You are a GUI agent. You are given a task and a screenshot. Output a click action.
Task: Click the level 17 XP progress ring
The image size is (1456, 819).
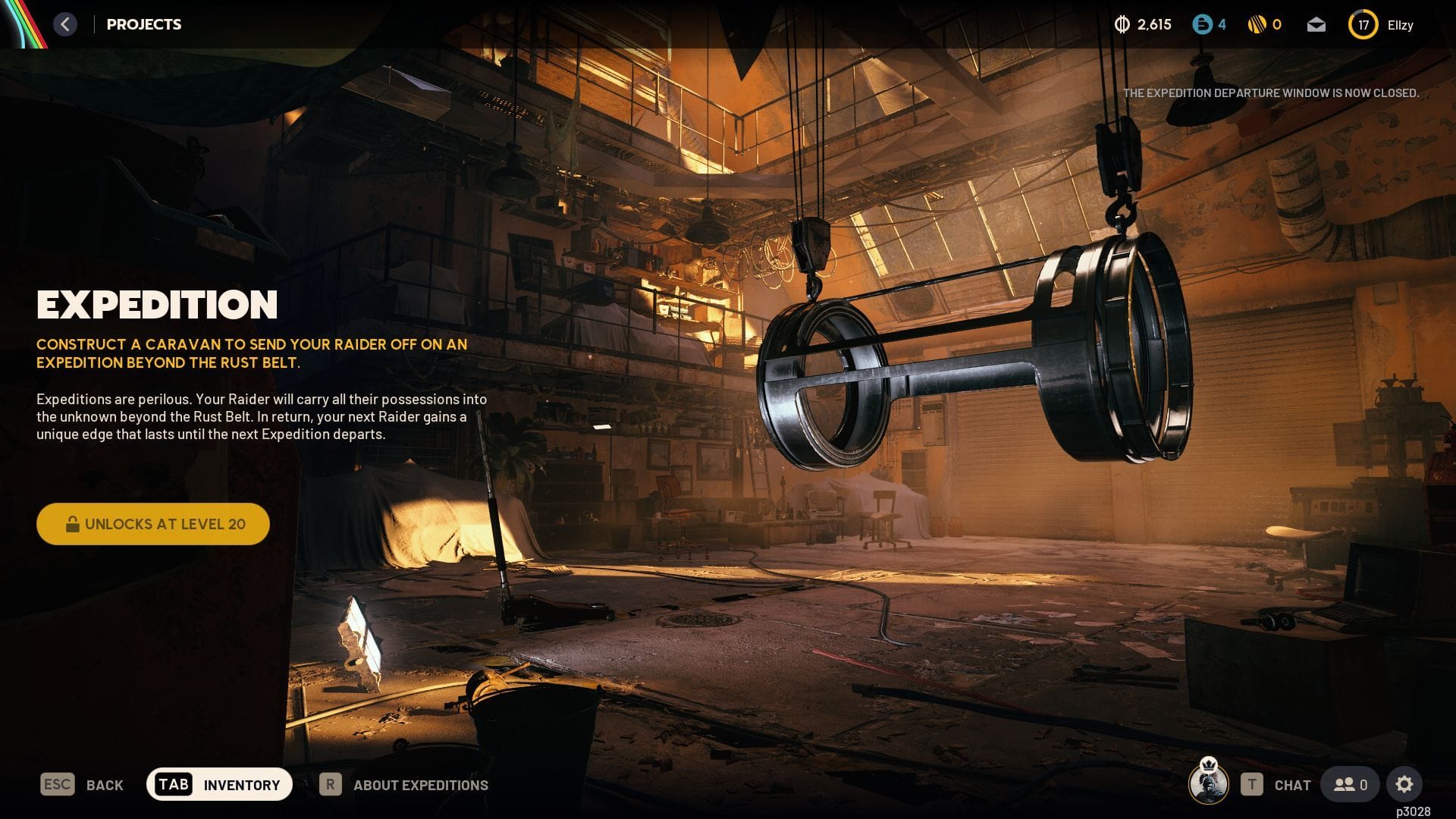[1363, 24]
